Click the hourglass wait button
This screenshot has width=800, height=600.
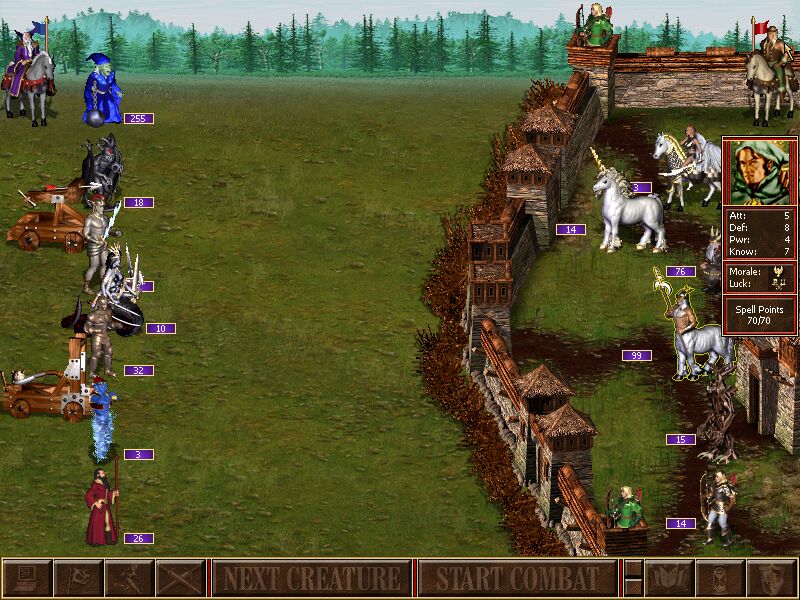click(720, 578)
